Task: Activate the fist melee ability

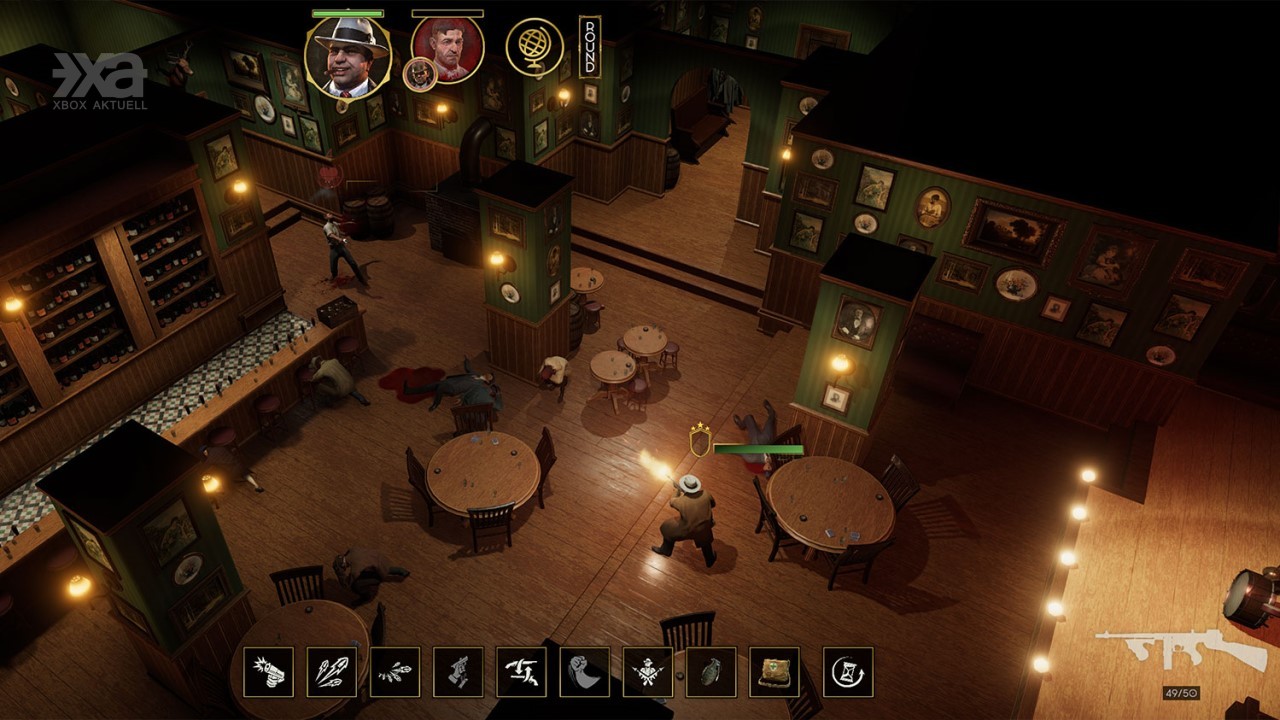Action: pyautogui.click(x=584, y=672)
